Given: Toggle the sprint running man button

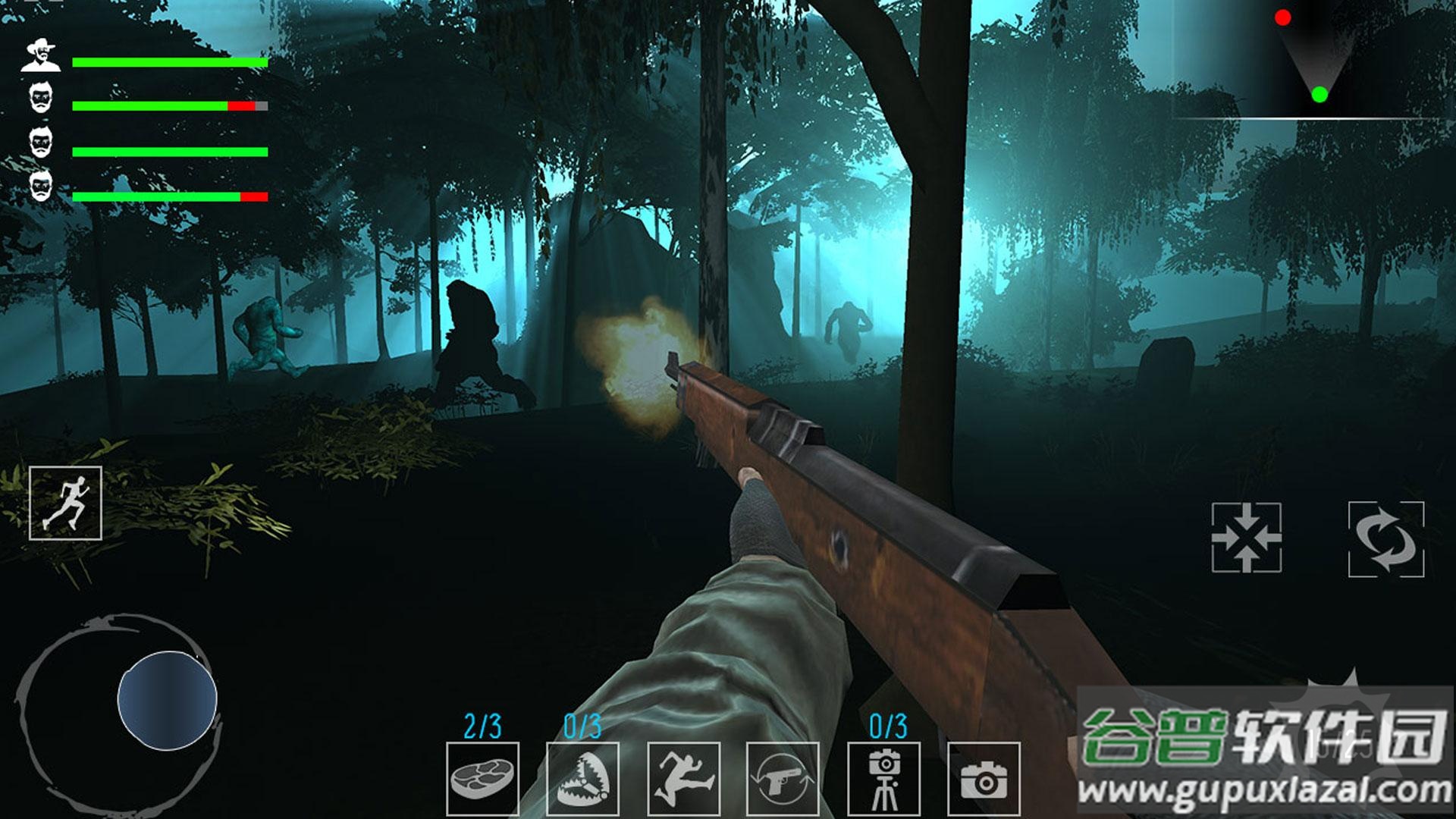Looking at the screenshot, I should (65, 504).
